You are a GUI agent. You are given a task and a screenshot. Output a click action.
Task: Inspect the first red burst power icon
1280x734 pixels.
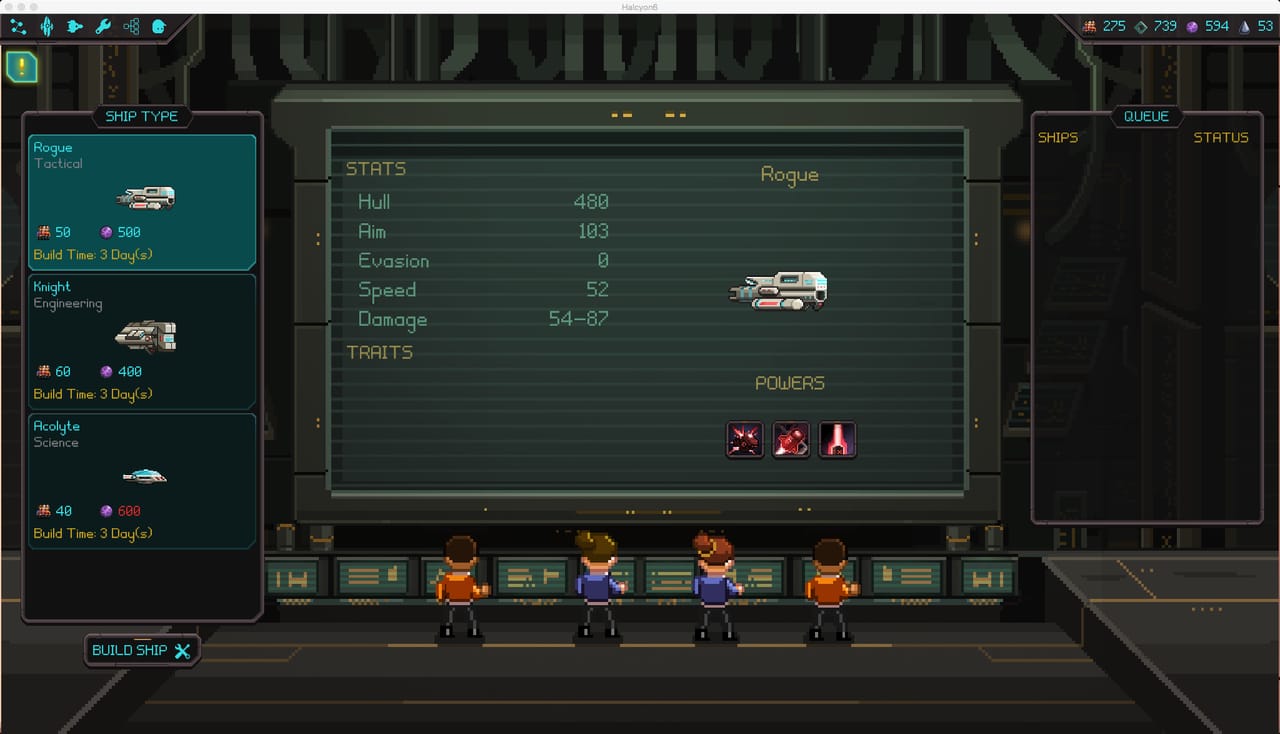coord(744,439)
